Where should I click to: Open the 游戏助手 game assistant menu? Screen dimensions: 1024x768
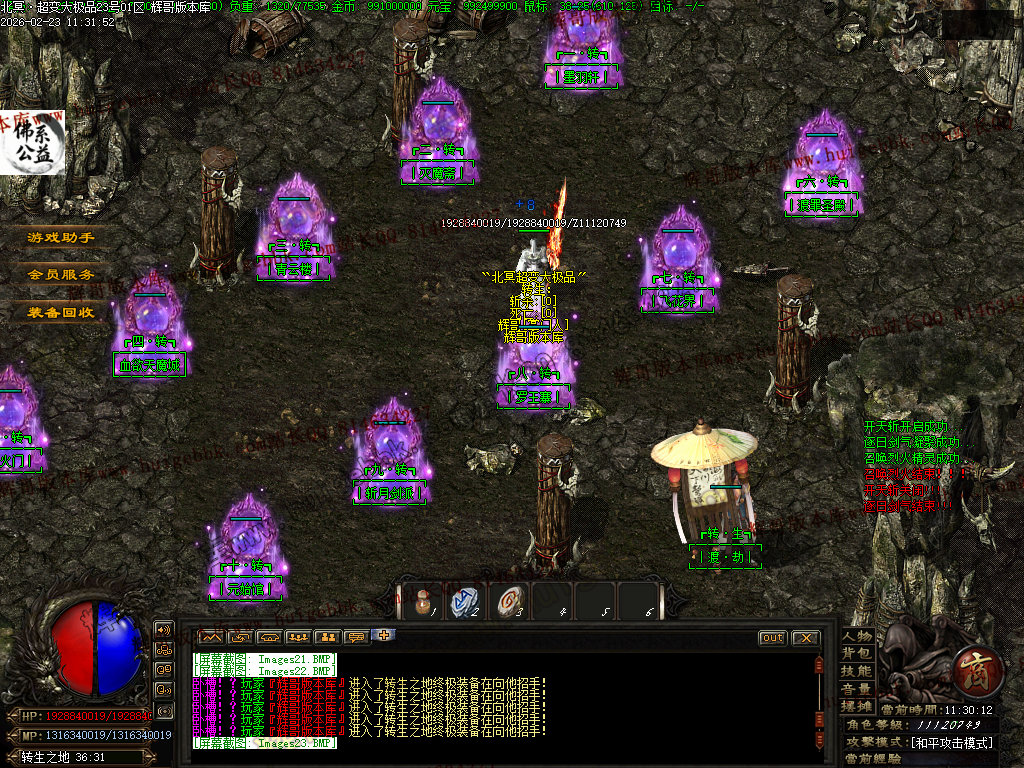[61, 238]
